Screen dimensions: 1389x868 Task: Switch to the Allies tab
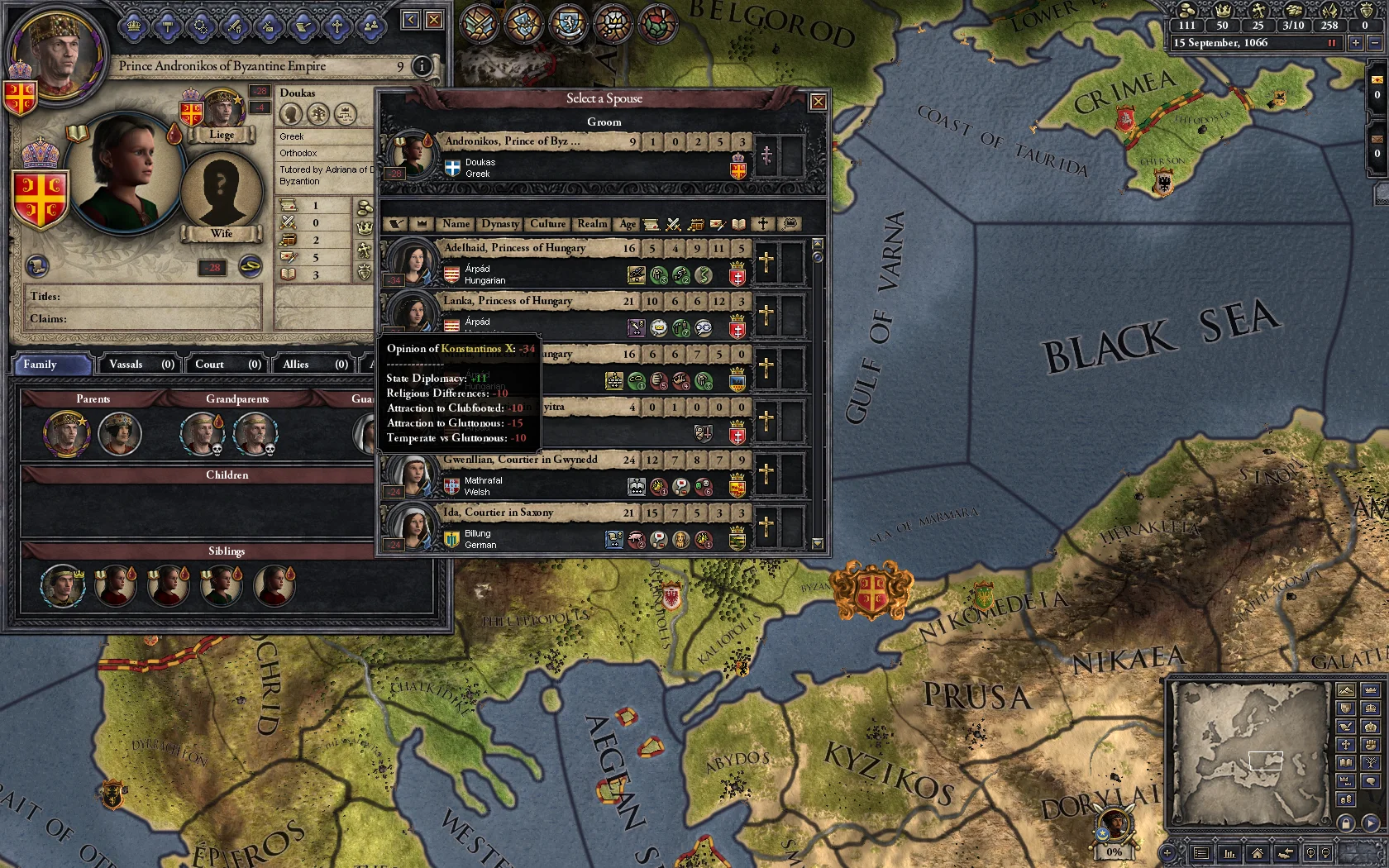[313, 365]
